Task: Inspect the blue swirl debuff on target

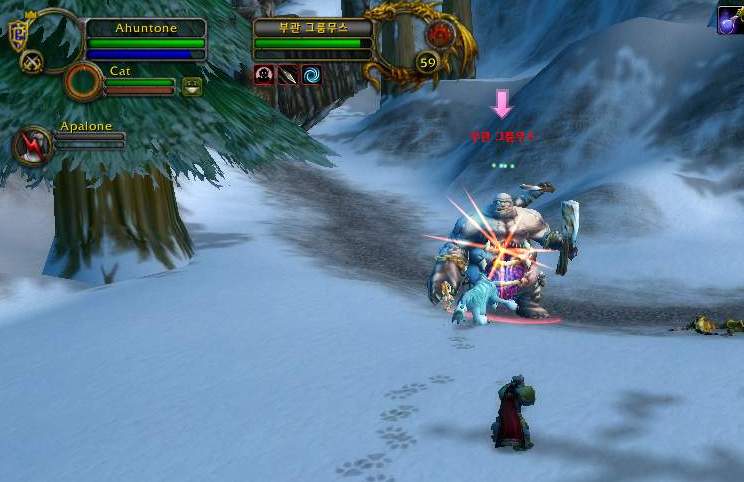Action: click(x=311, y=75)
